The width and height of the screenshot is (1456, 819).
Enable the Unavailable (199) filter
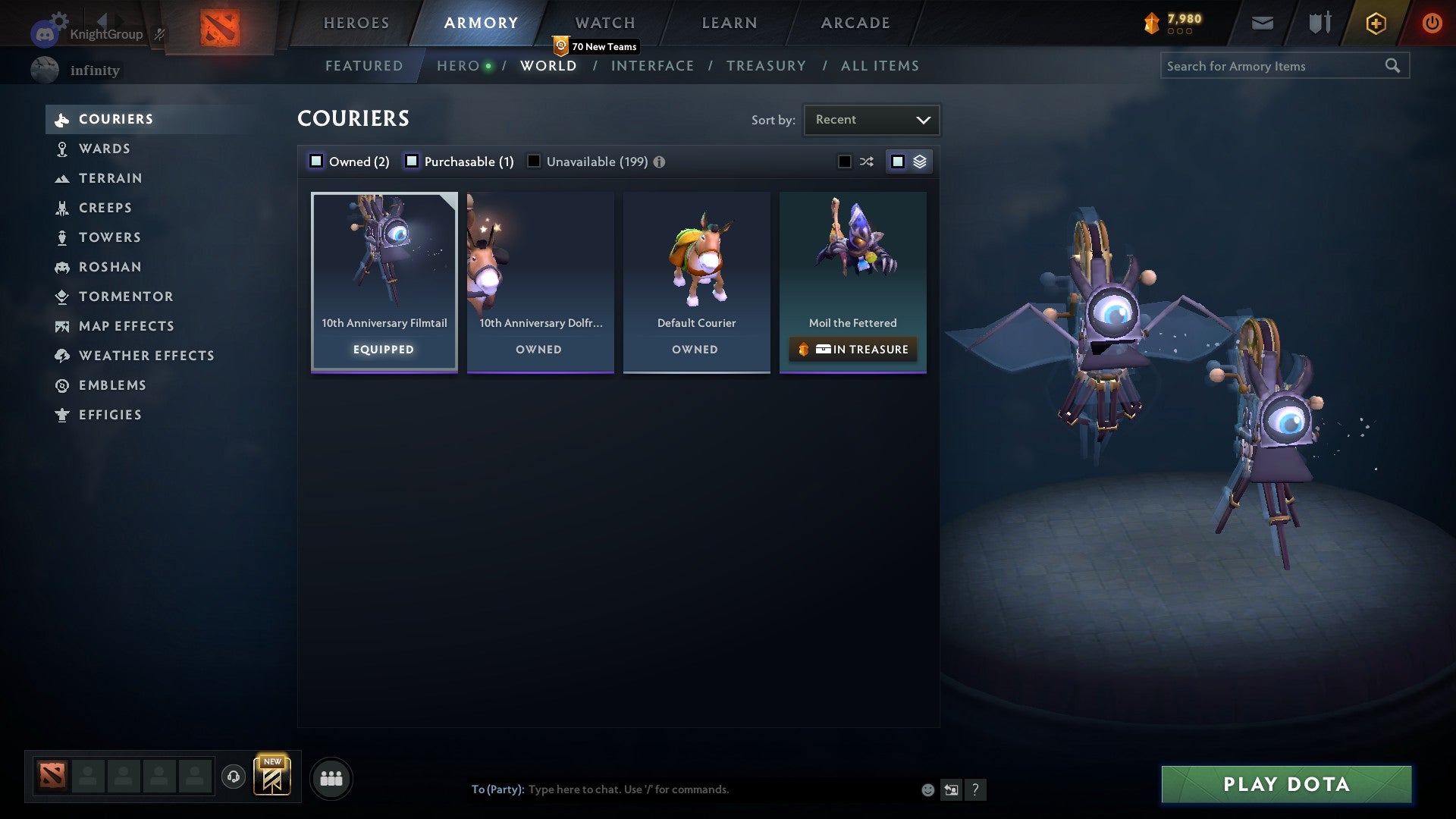click(534, 161)
